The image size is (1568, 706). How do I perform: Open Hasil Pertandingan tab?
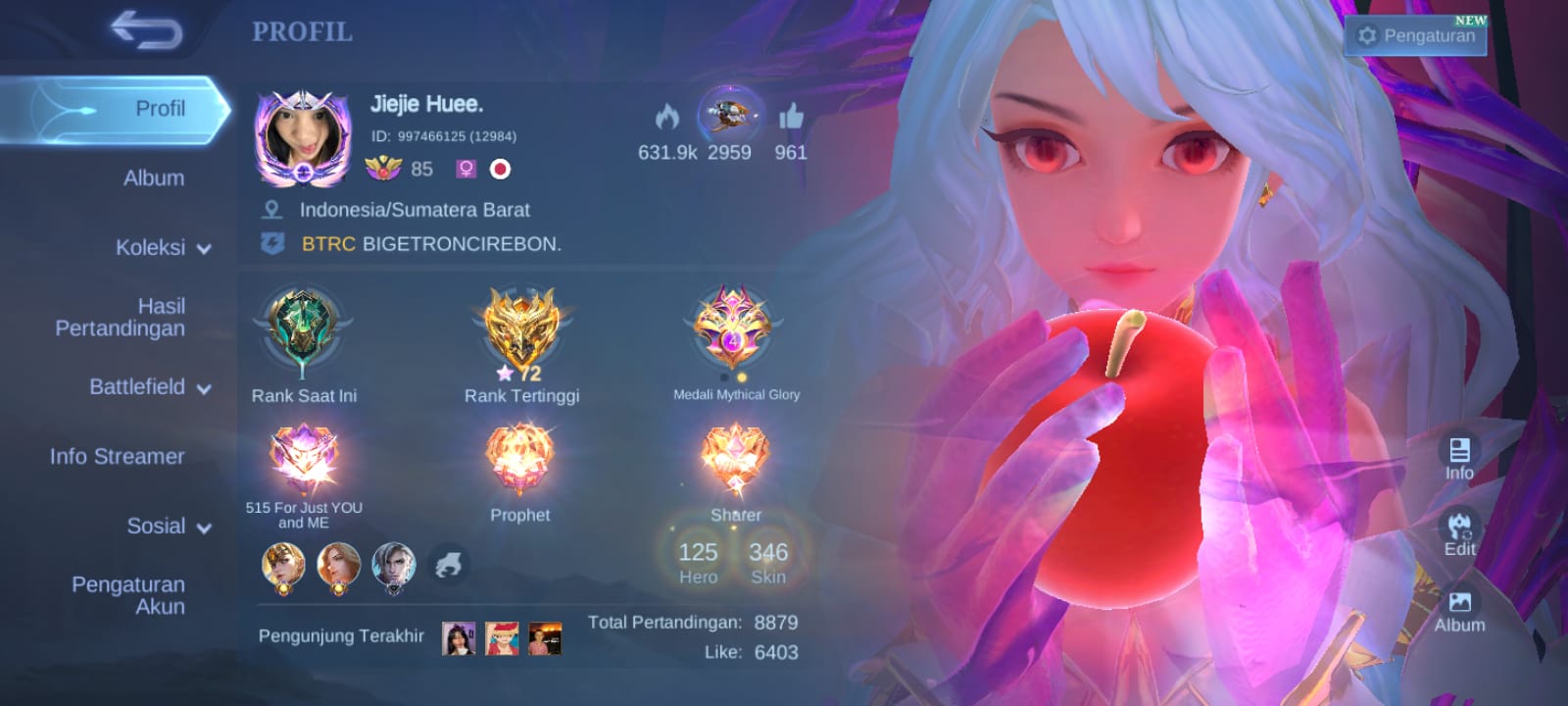[x=121, y=317]
